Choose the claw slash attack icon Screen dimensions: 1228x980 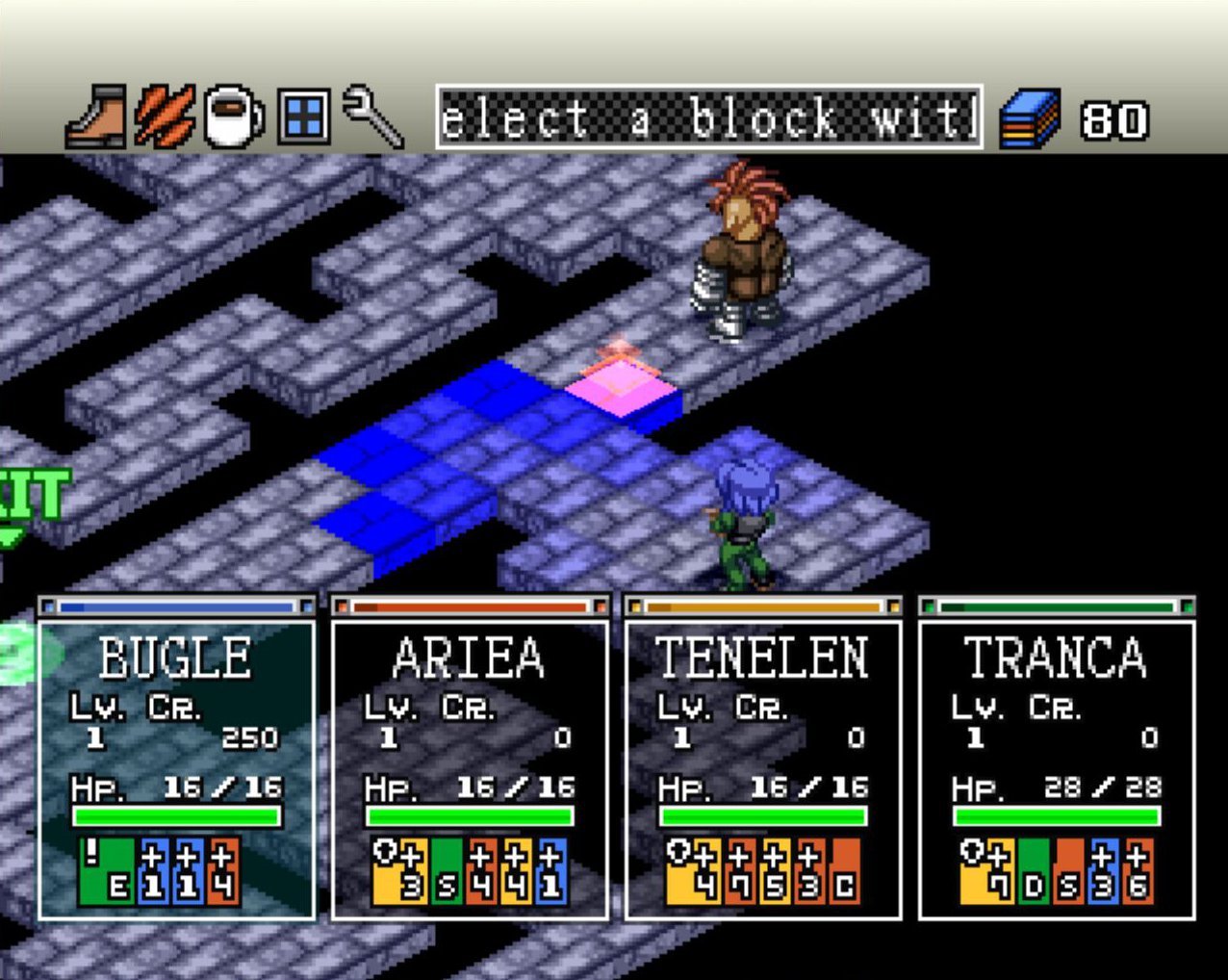[x=164, y=117]
